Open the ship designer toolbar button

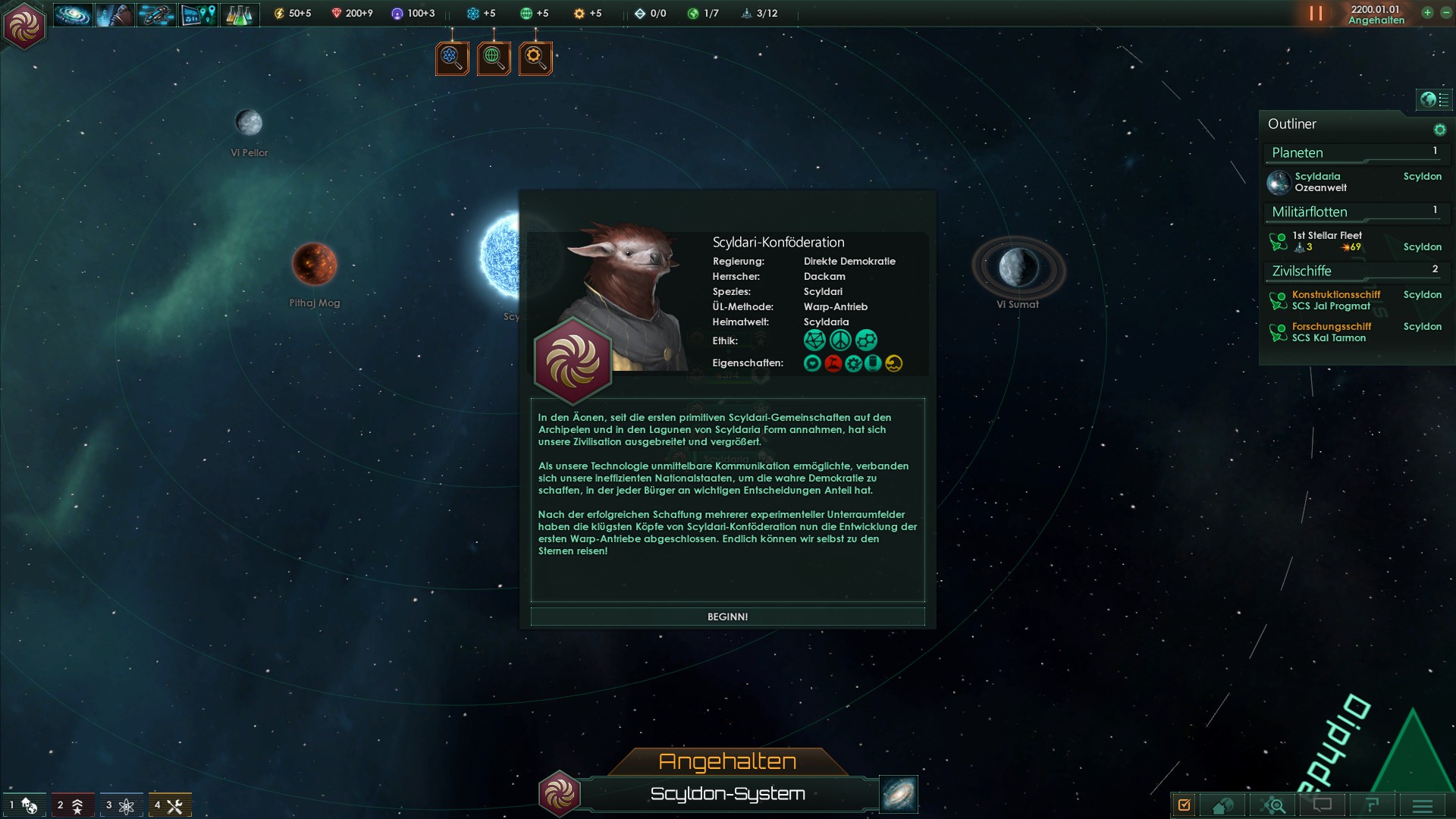click(x=156, y=14)
